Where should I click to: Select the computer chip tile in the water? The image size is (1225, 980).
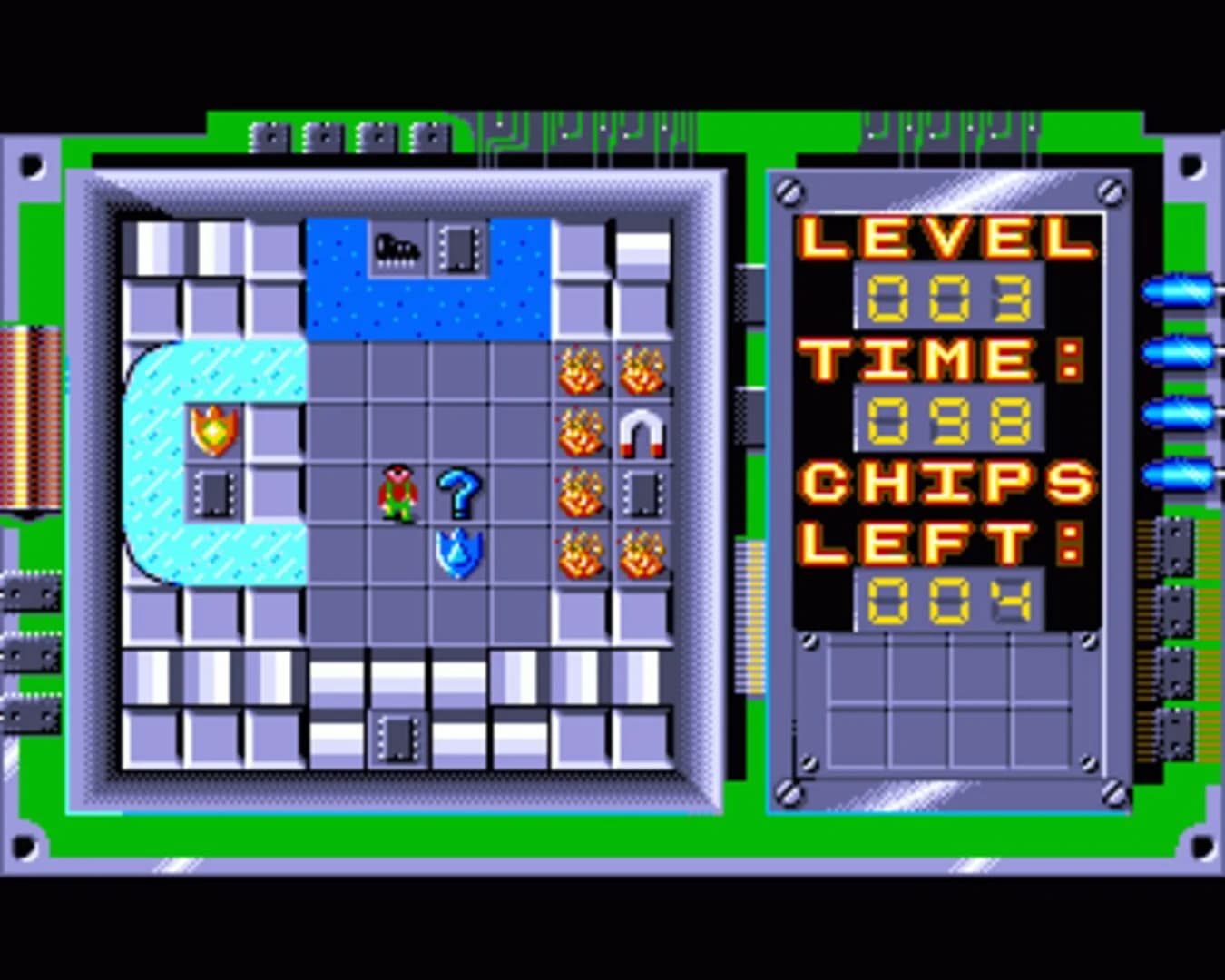(x=463, y=247)
